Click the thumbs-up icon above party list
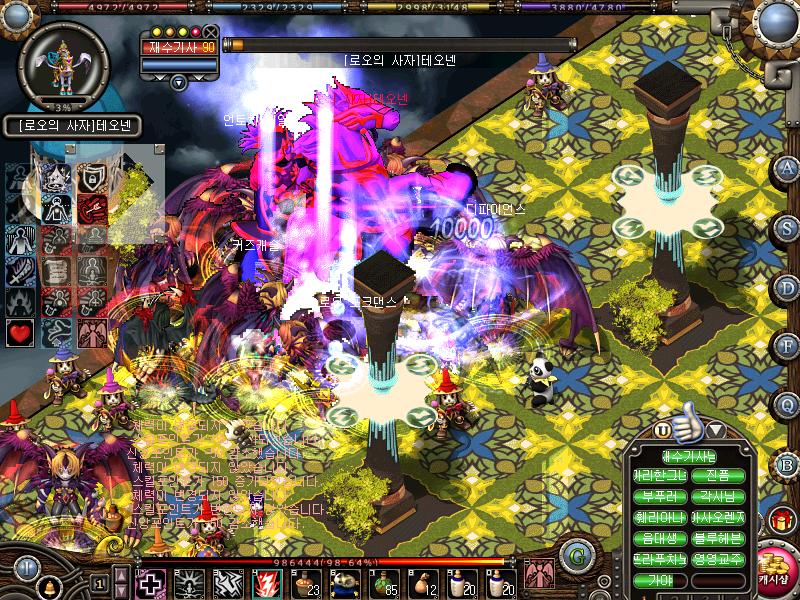Image resolution: width=800 pixels, height=600 pixels. (688, 427)
